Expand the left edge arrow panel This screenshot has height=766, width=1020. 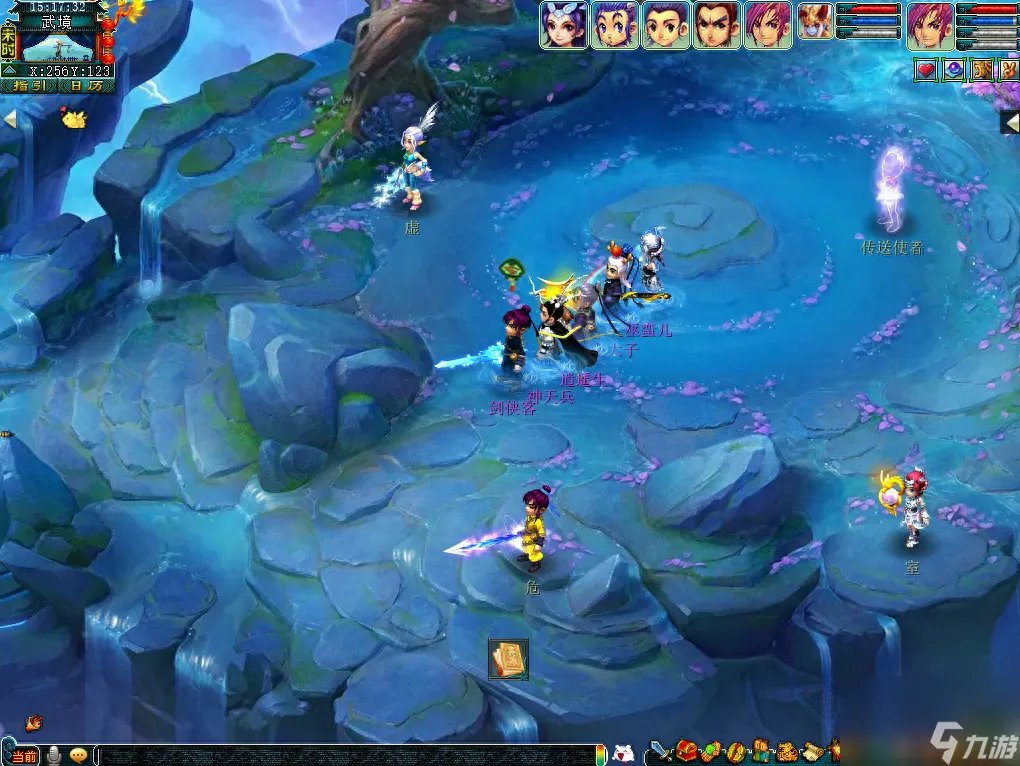(x=10, y=119)
